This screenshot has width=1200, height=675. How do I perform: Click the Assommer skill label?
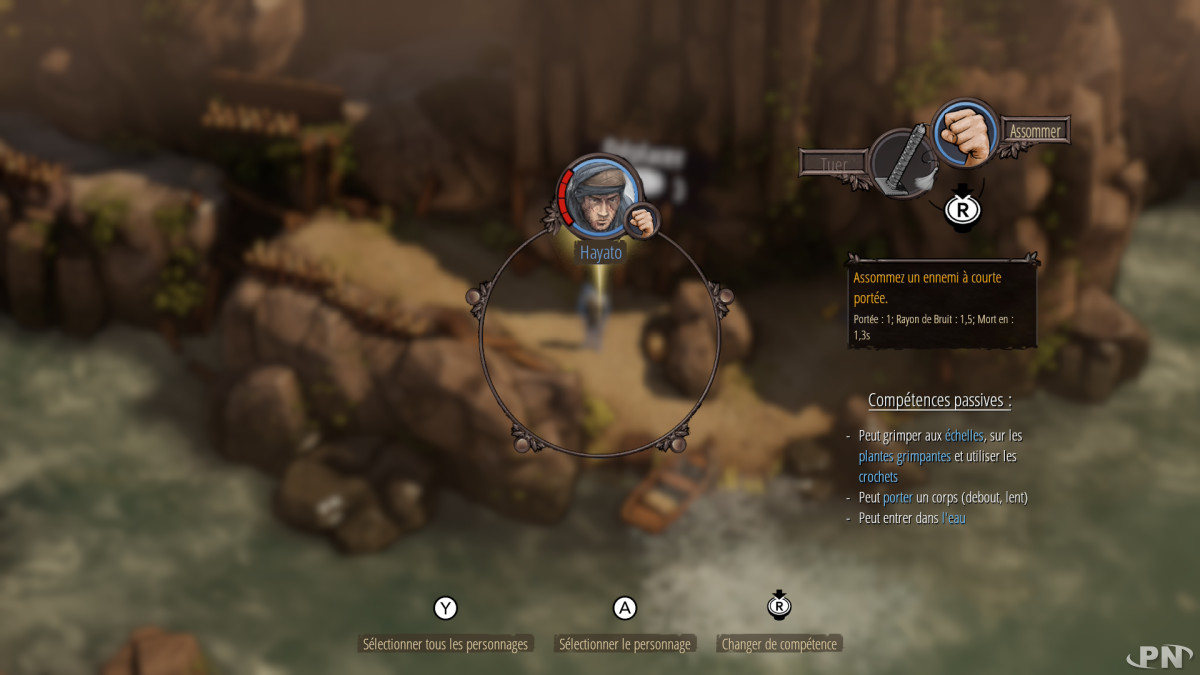[1035, 131]
